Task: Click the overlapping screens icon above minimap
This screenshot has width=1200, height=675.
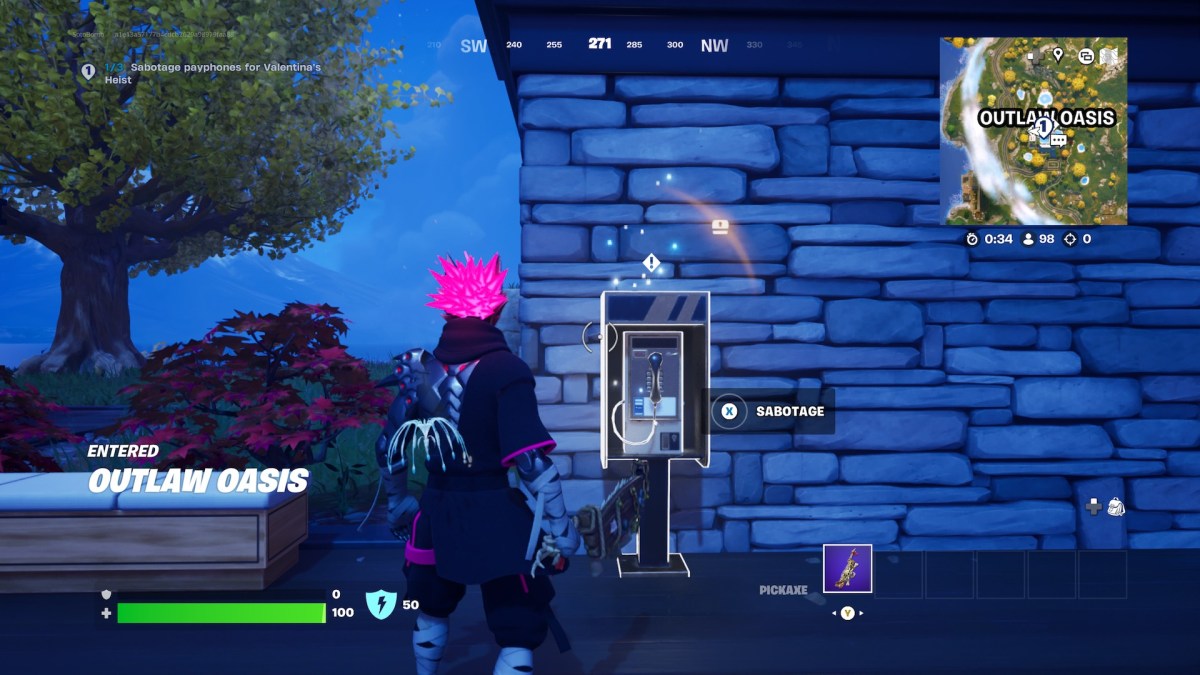Action: (x=1085, y=56)
